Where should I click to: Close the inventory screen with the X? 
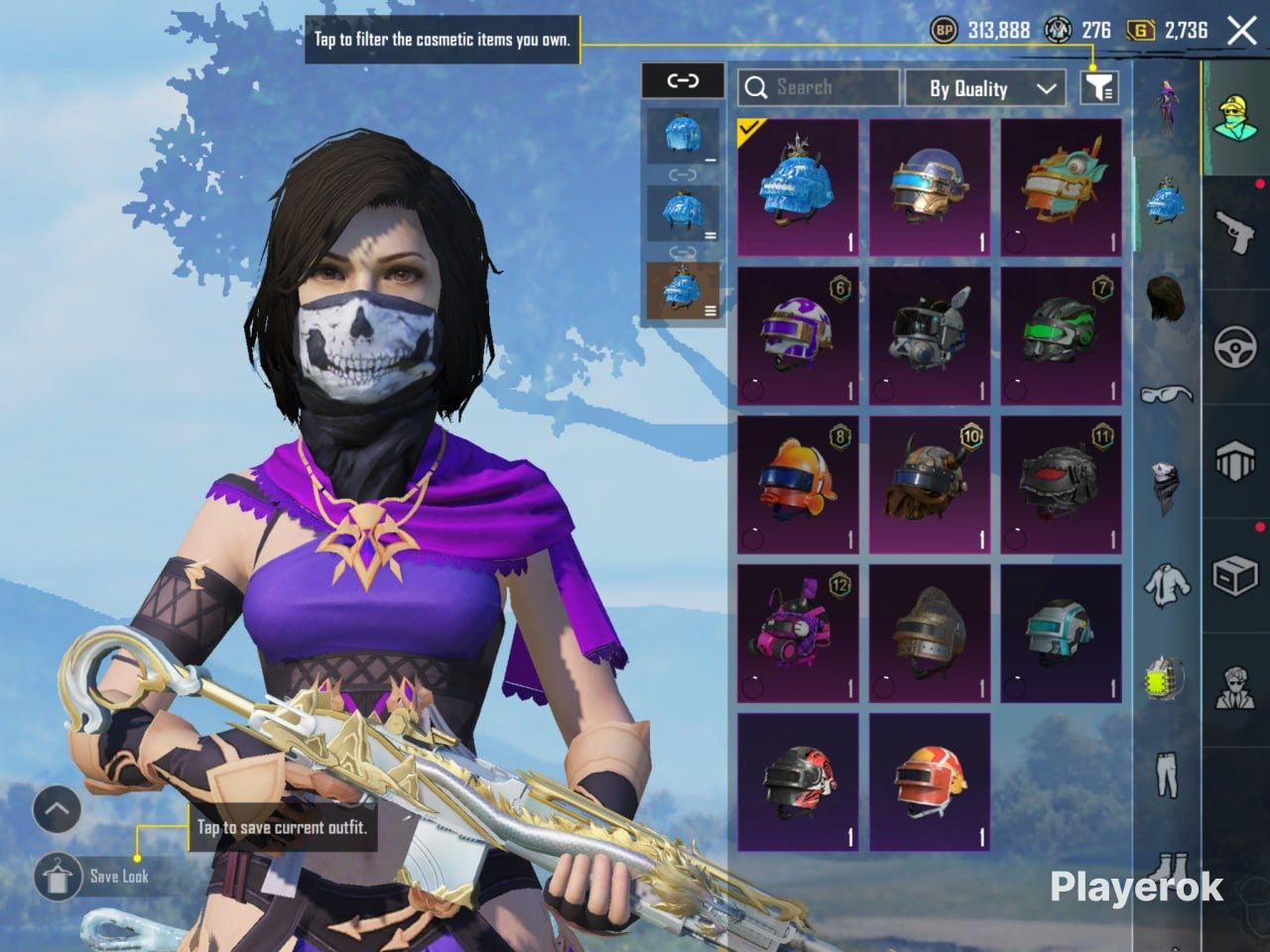point(1241,31)
